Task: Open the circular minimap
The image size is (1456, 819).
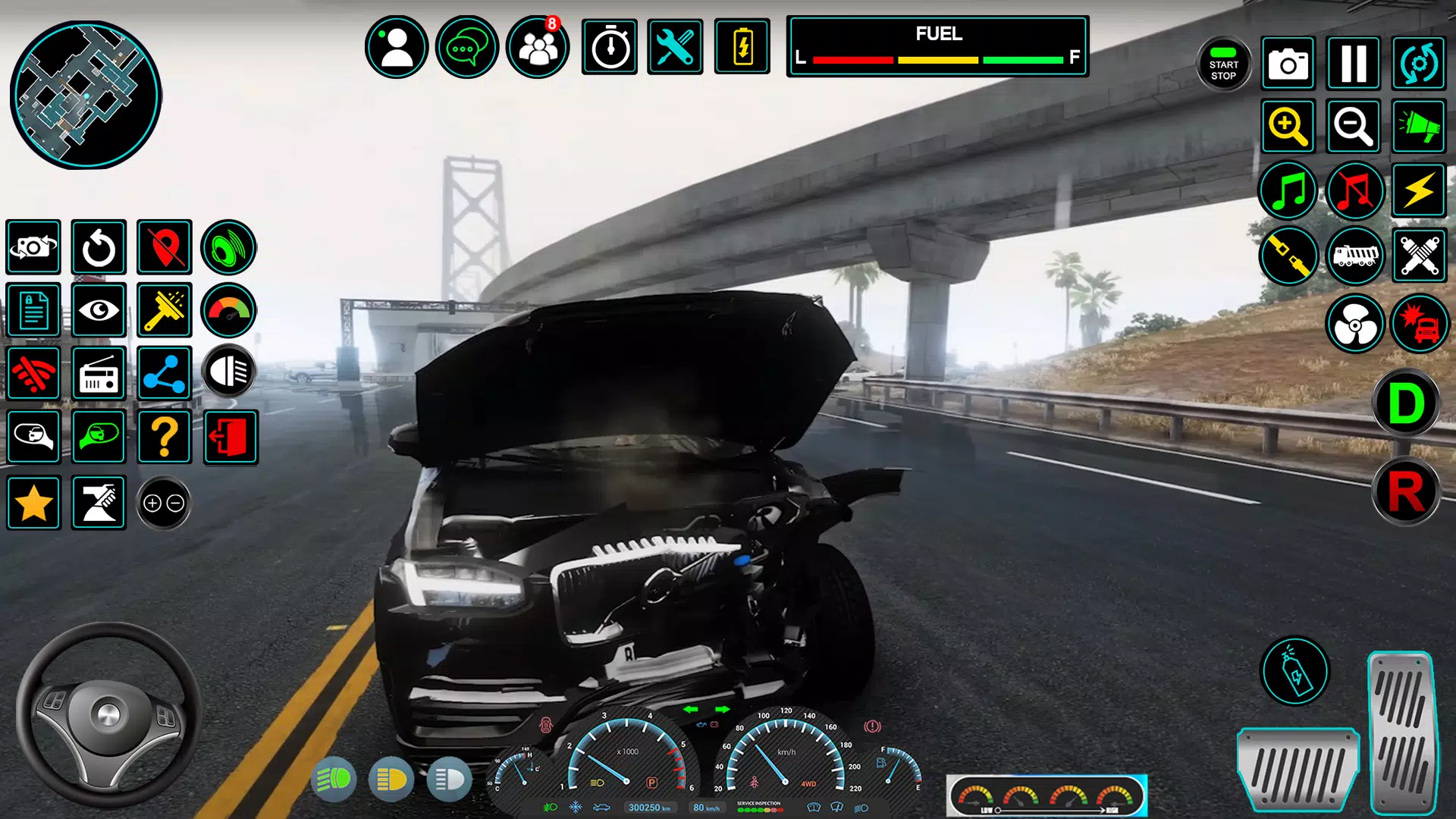Action: pos(85,95)
